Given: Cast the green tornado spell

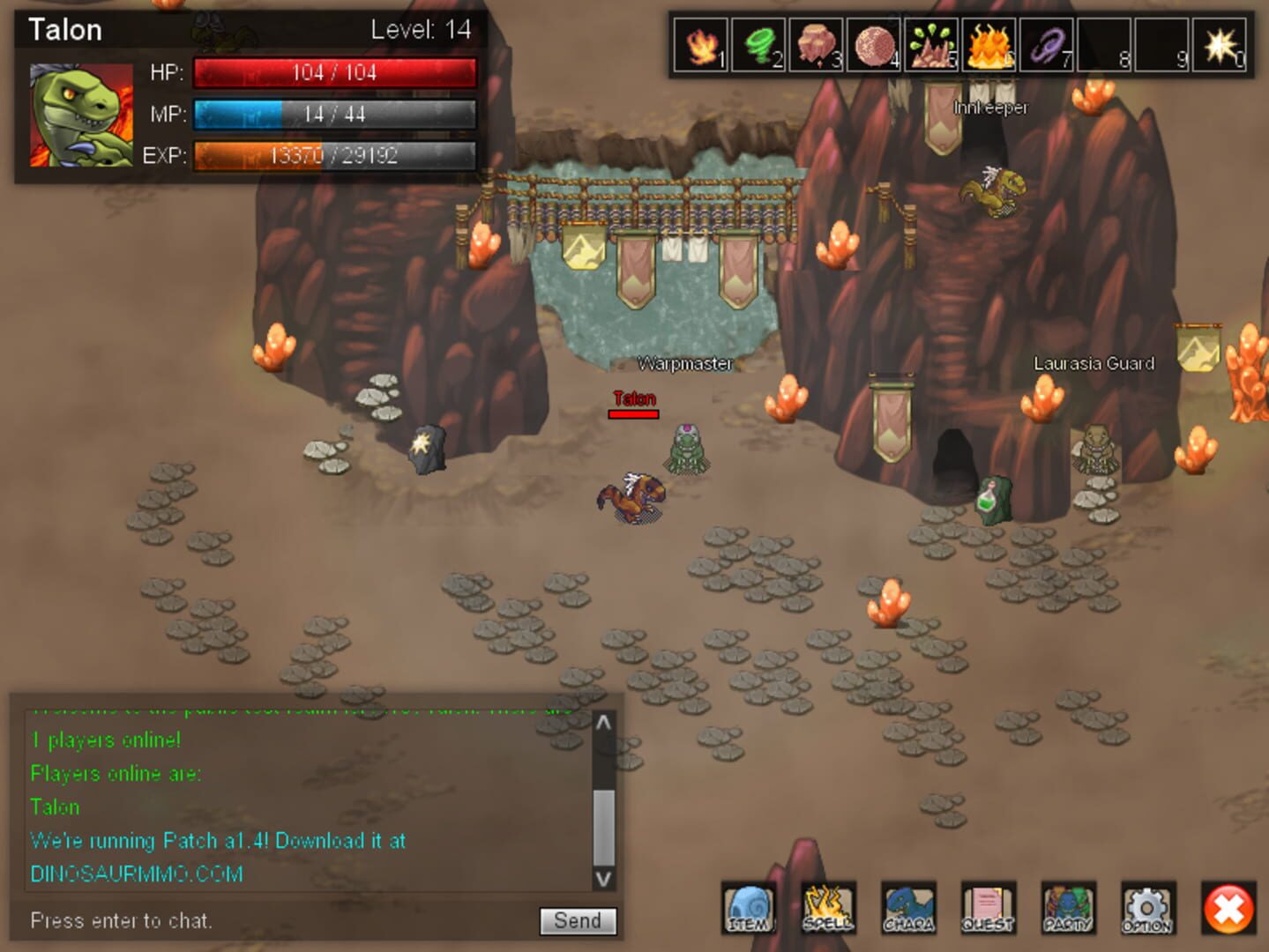Looking at the screenshot, I should point(758,45).
